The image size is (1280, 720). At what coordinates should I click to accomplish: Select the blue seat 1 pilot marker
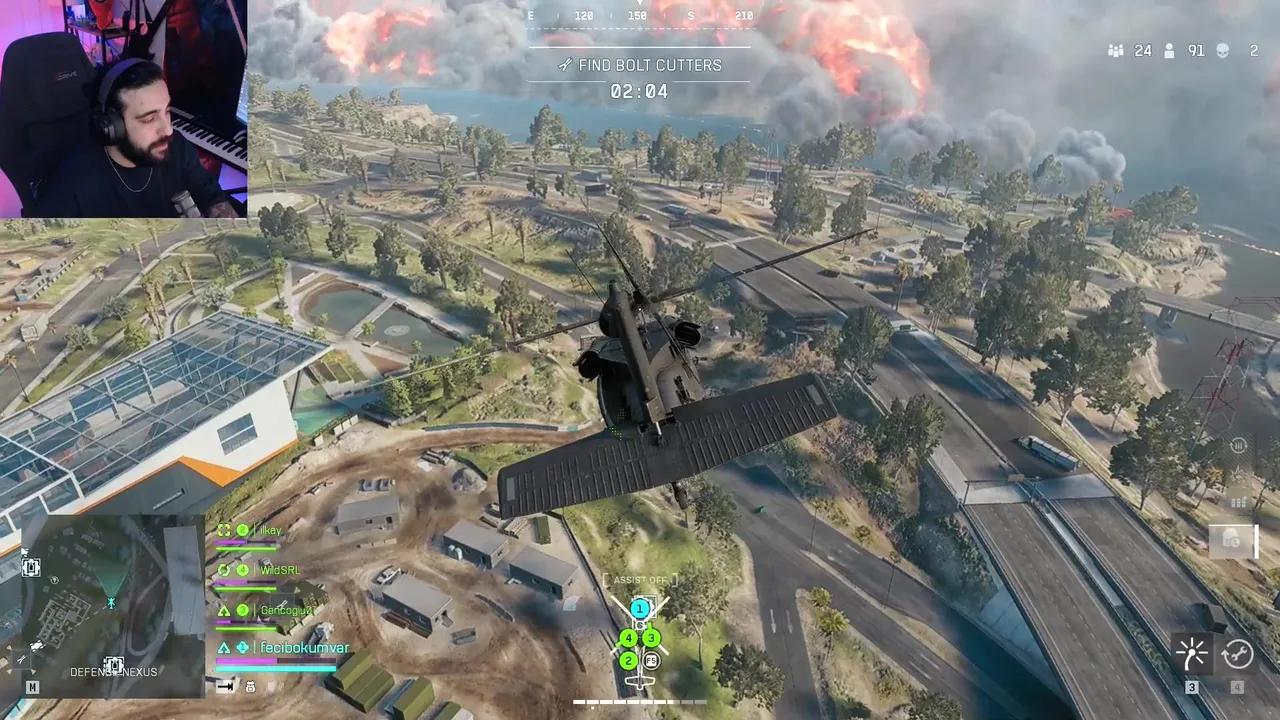point(639,608)
